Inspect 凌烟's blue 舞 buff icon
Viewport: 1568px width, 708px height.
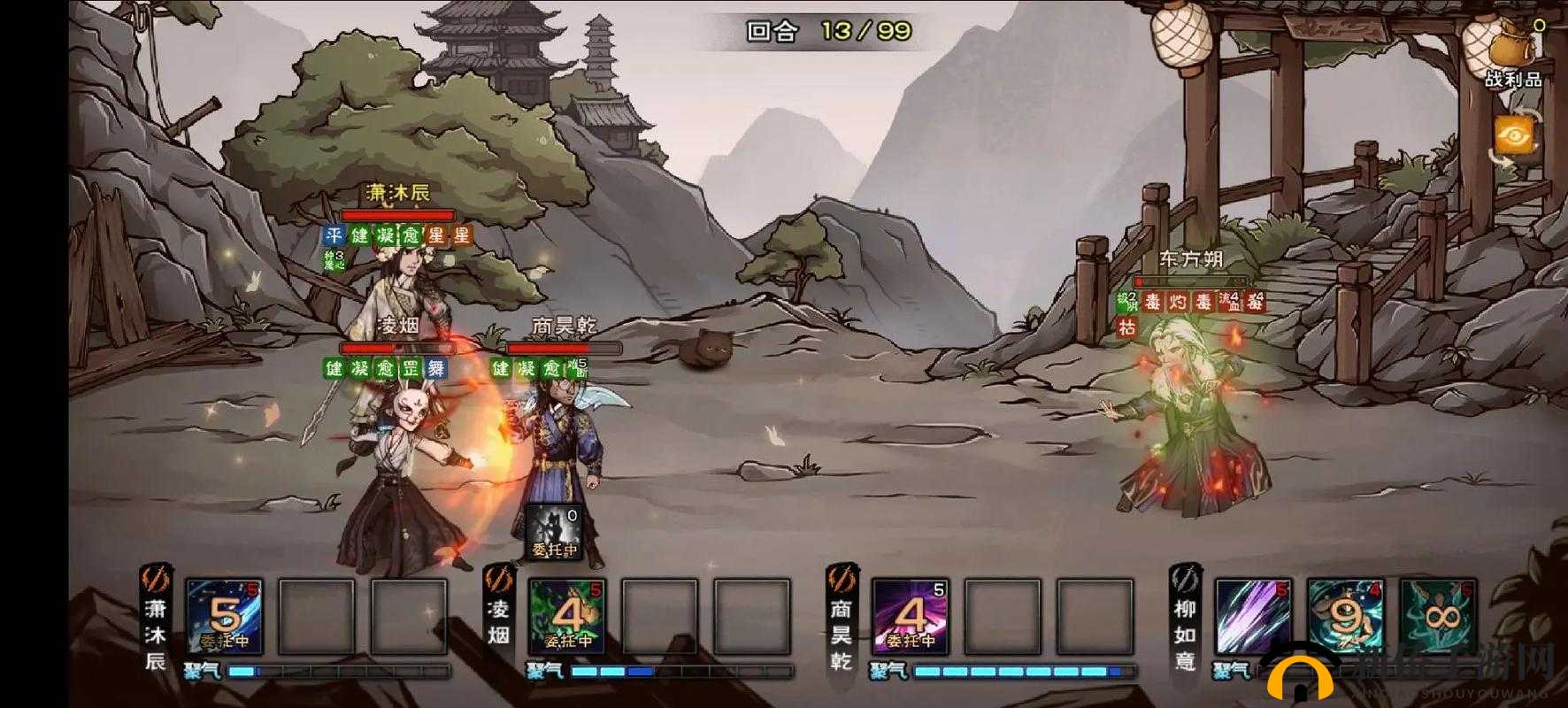436,368
